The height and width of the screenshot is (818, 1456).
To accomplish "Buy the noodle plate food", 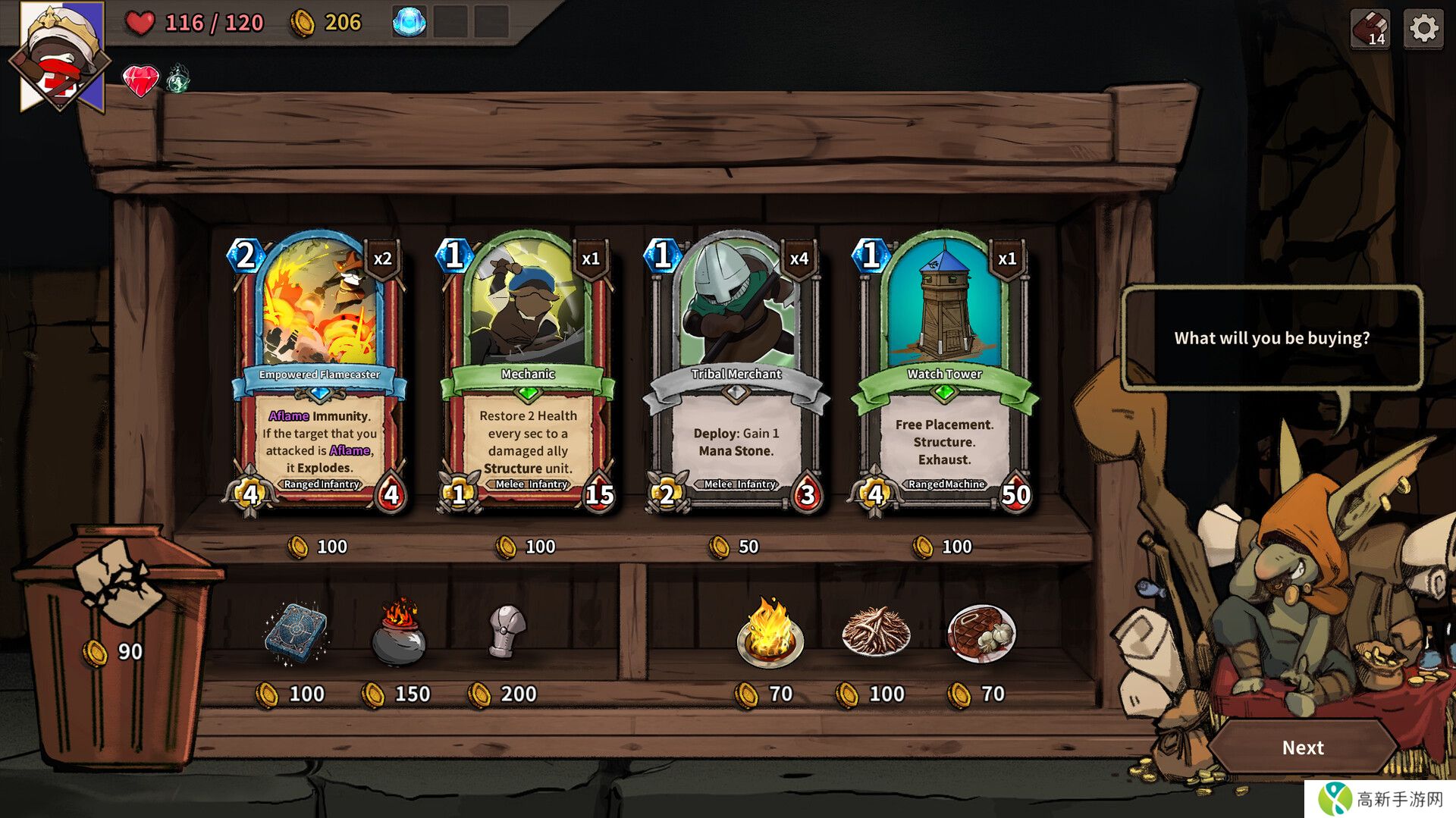I will [876, 632].
